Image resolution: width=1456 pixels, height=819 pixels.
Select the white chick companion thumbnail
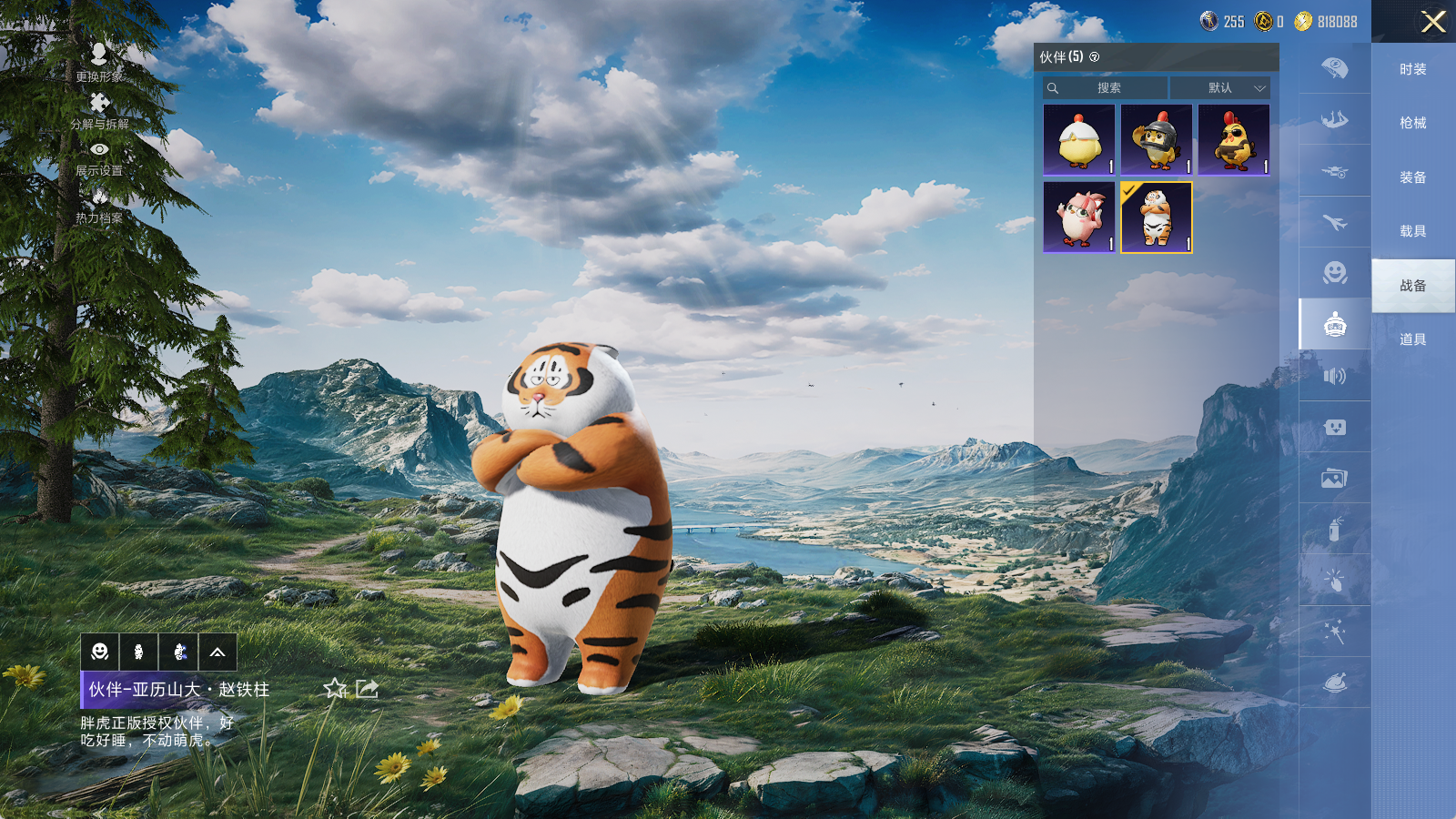[x=1079, y=140]
